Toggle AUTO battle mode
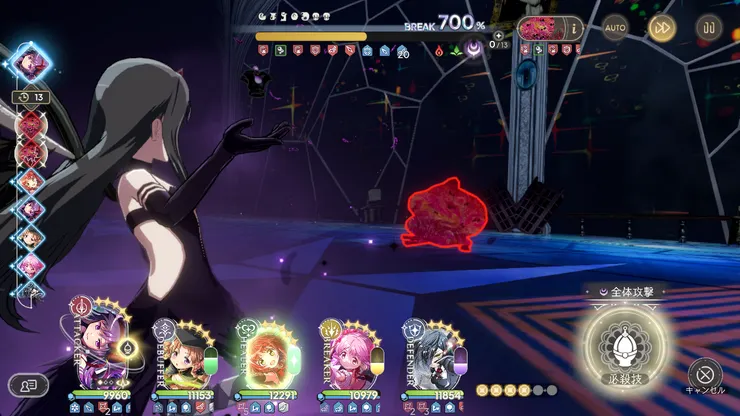Viewport: 740px width, 416px height. (x=615, y=28)
